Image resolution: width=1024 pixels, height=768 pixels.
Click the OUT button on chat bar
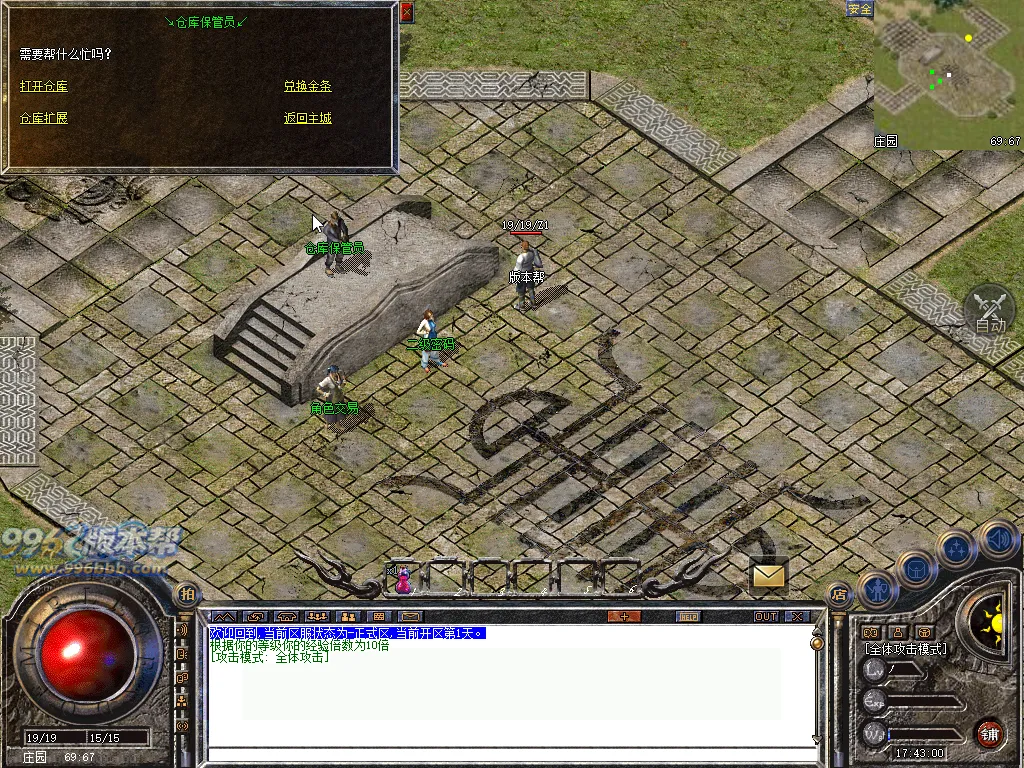[x=766, y=616]
